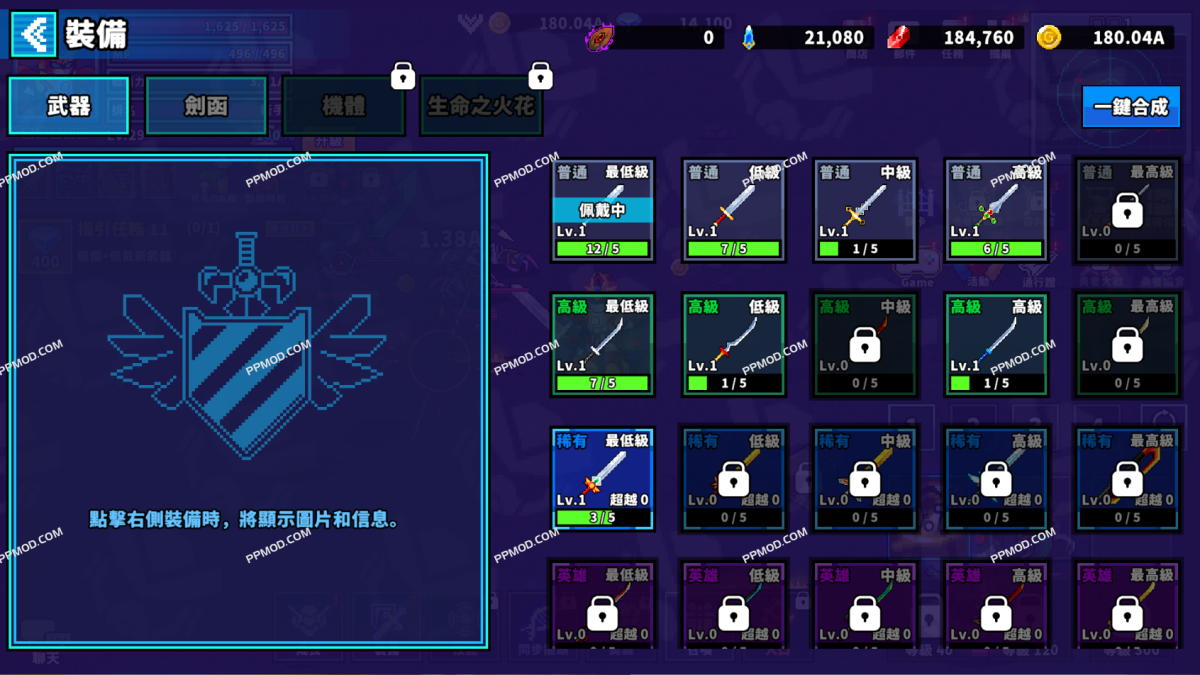Select the 普通 高級 sword slot

coord(996,210)
